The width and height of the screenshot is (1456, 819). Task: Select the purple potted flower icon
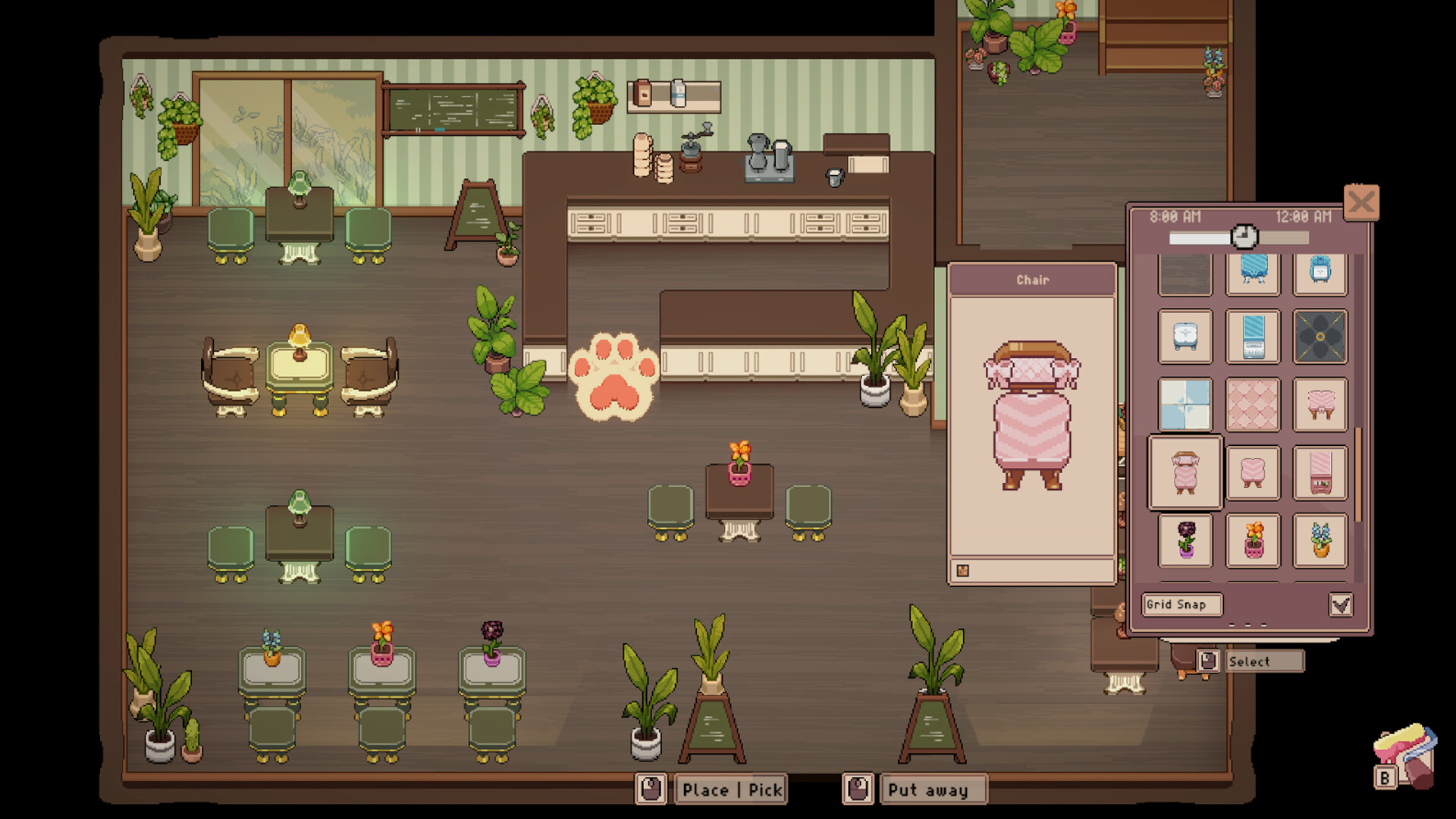[1185, 540]
